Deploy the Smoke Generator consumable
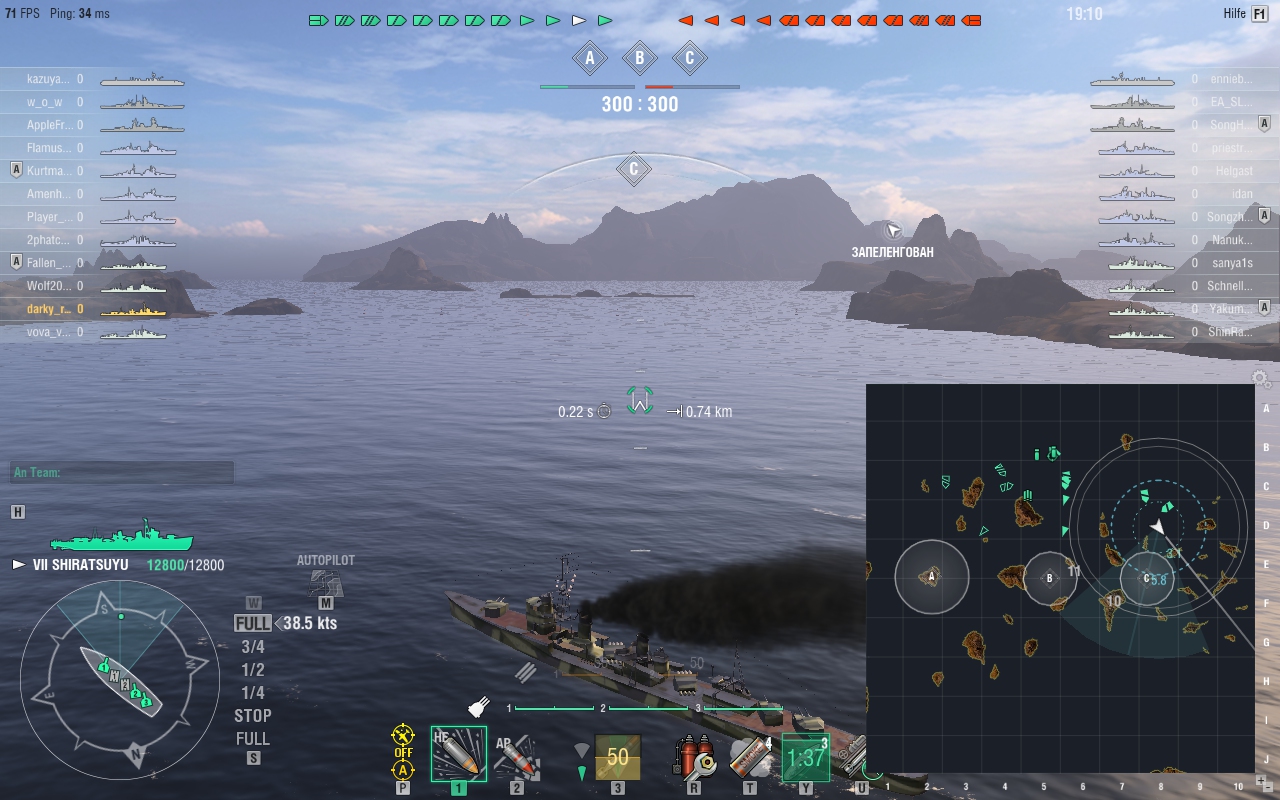This screenshot has width=1280, height=800. coord(748,755)
